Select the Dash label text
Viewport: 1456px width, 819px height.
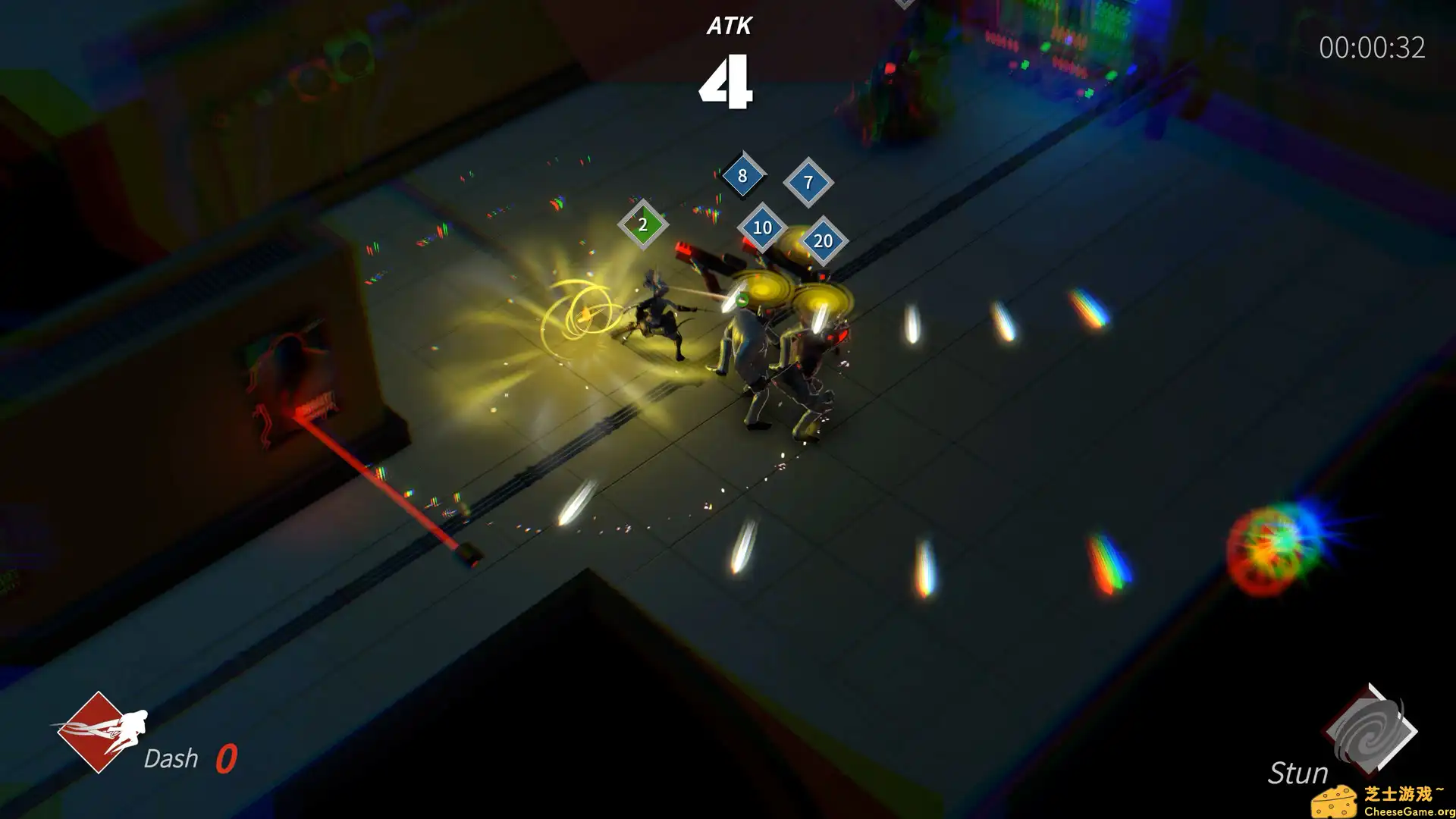pos(171,758)
